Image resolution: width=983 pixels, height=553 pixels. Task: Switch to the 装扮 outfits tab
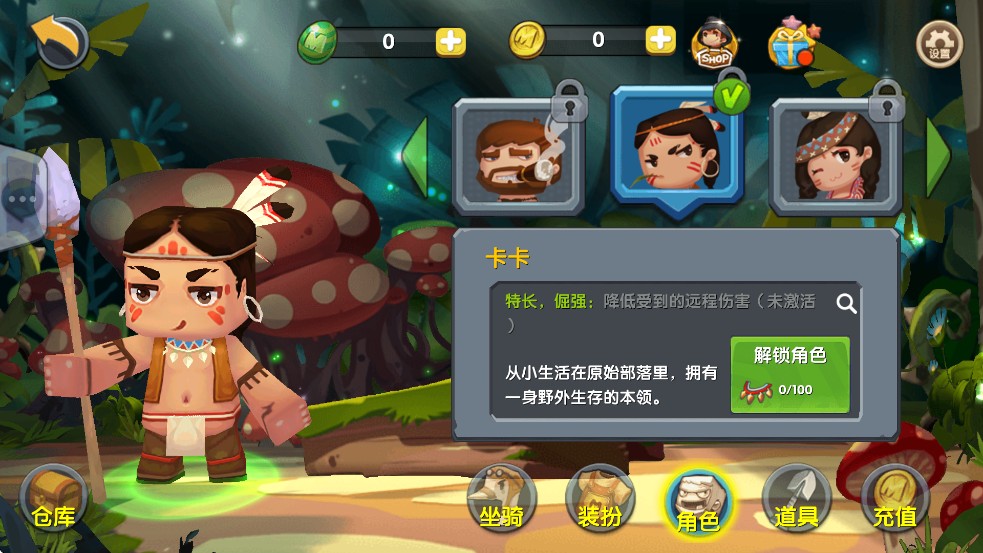[x=601, y=500]
